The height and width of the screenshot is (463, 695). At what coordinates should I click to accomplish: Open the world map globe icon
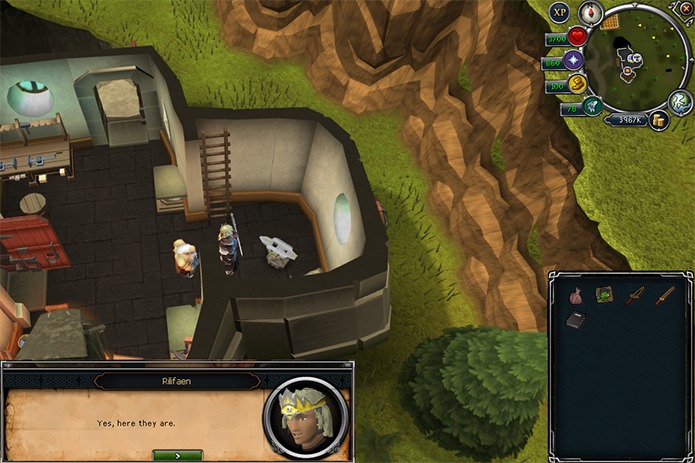pyautogui.click(x=681, y=101)
